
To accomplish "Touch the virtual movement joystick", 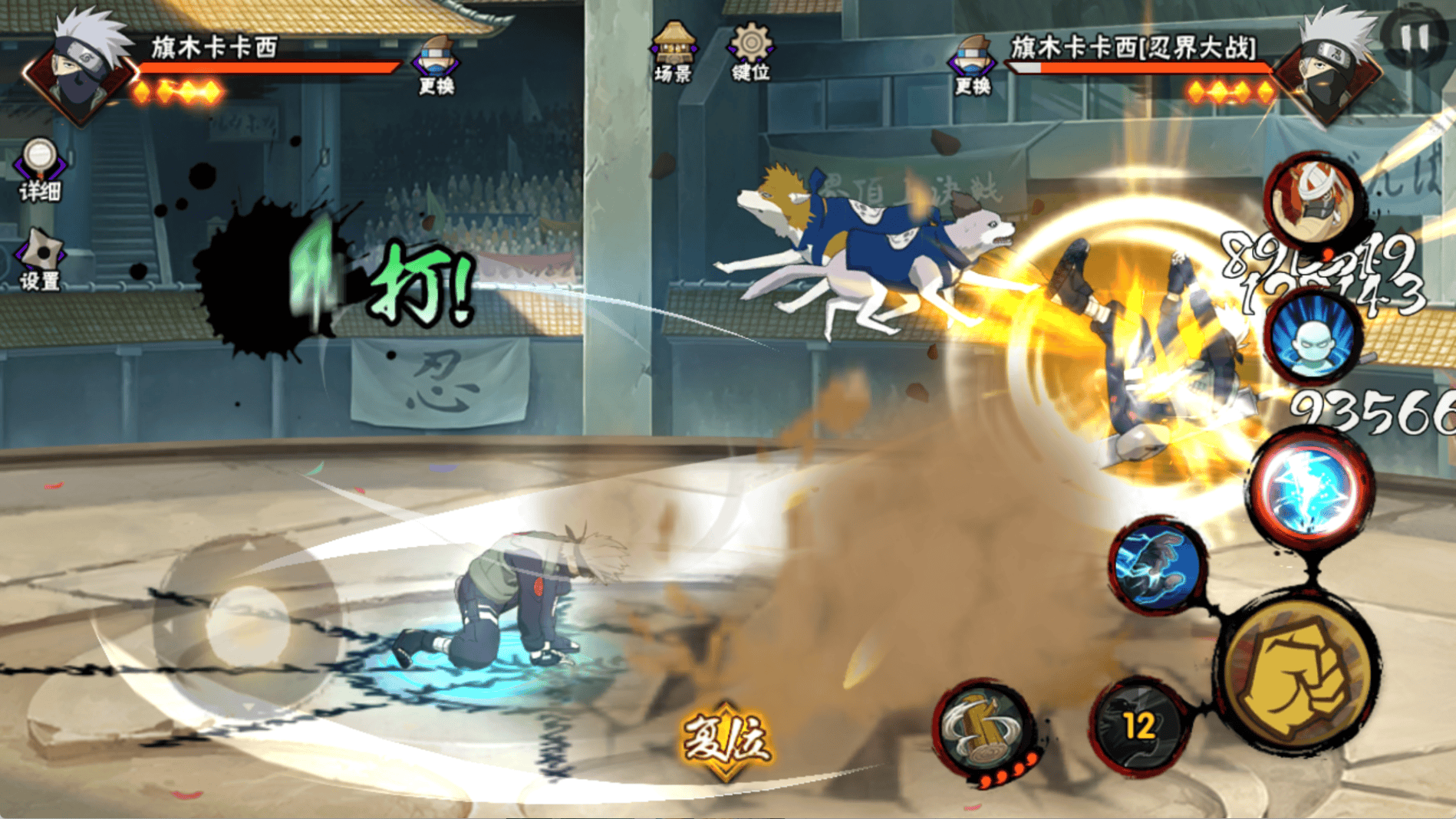I will click(247, 625).
